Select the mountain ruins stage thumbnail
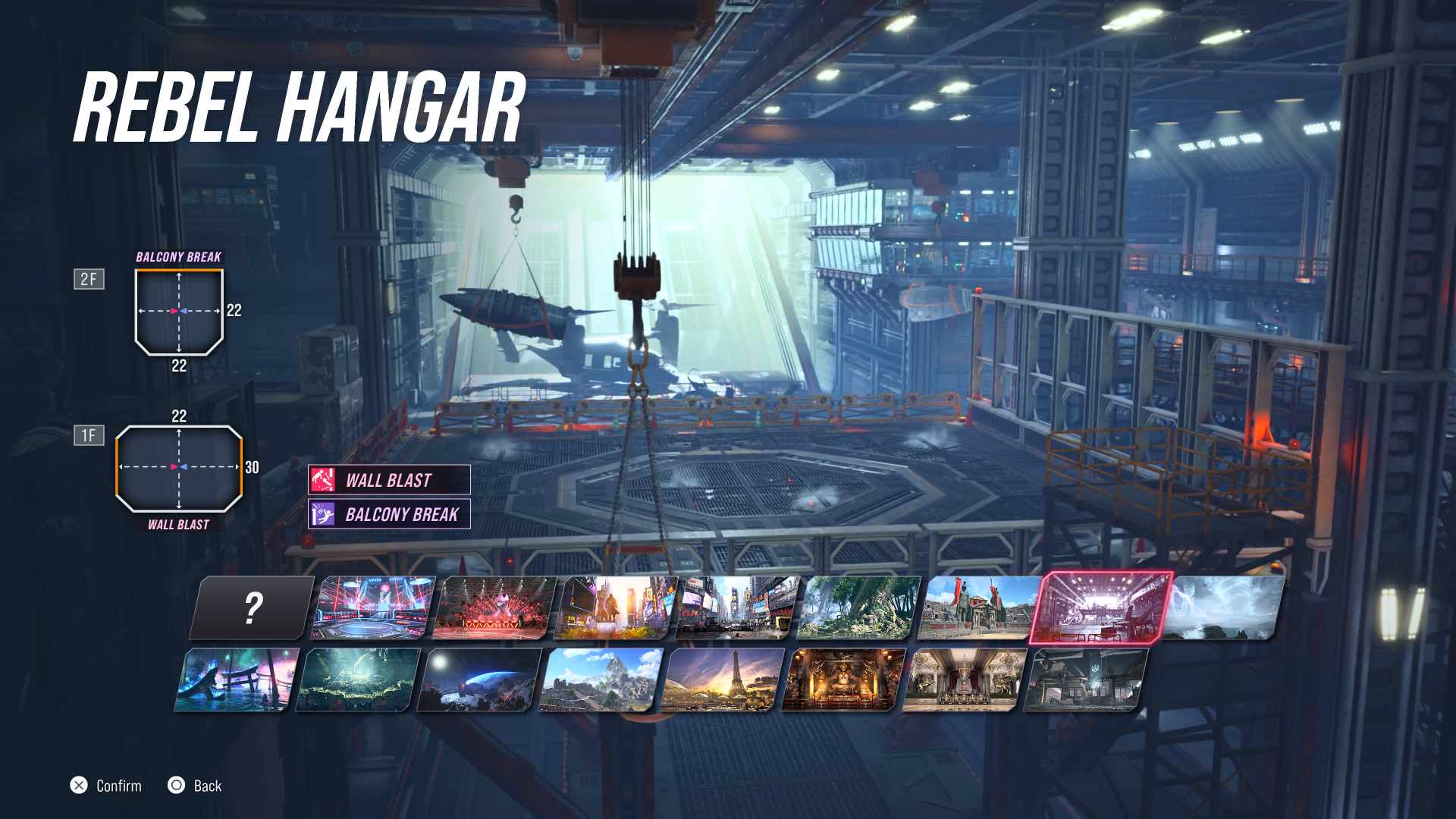Image resolution: width=1456 pixels, height=819 pixels. tap(601, 680)
